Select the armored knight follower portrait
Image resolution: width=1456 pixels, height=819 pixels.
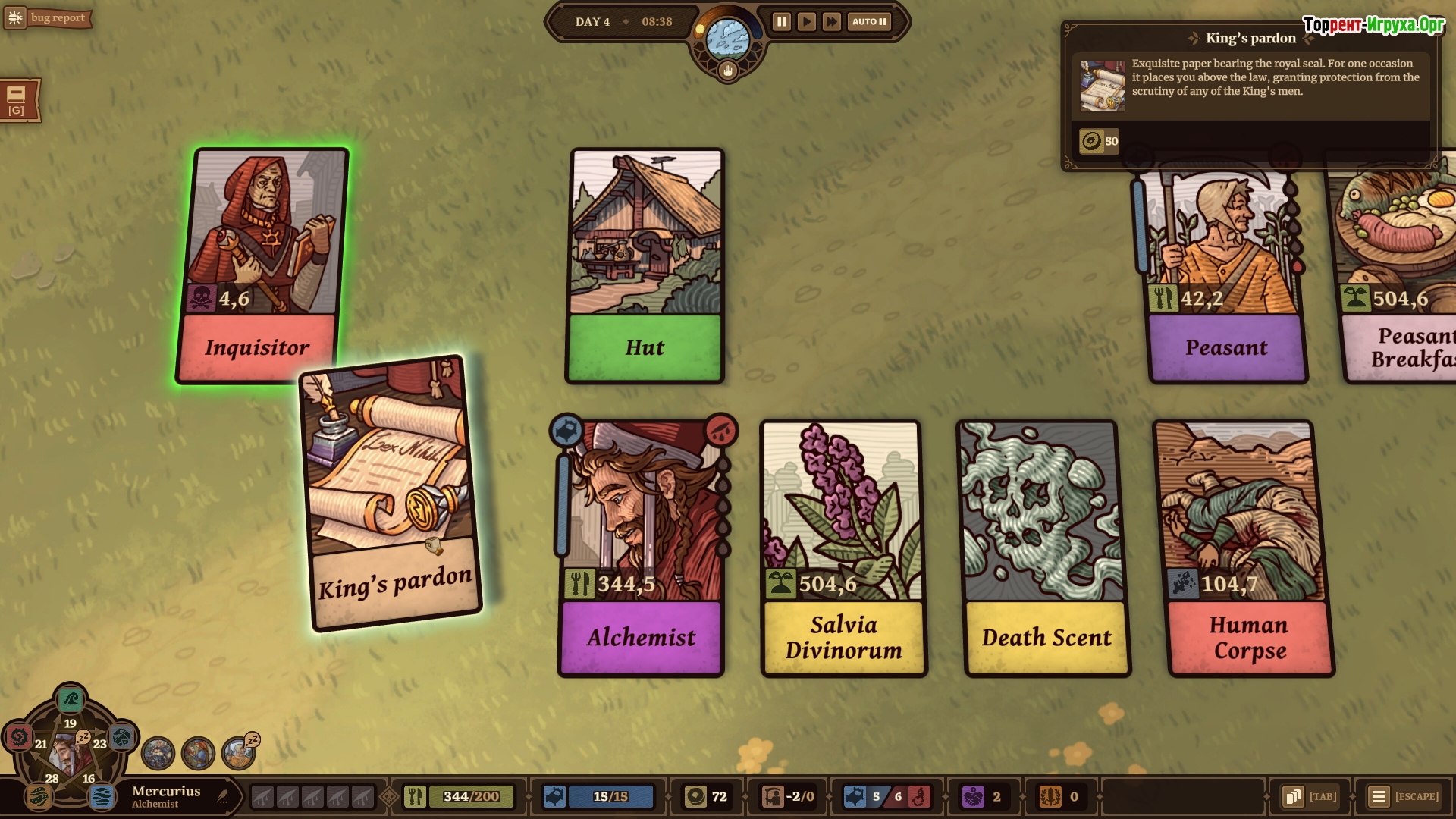click(158, 753)
